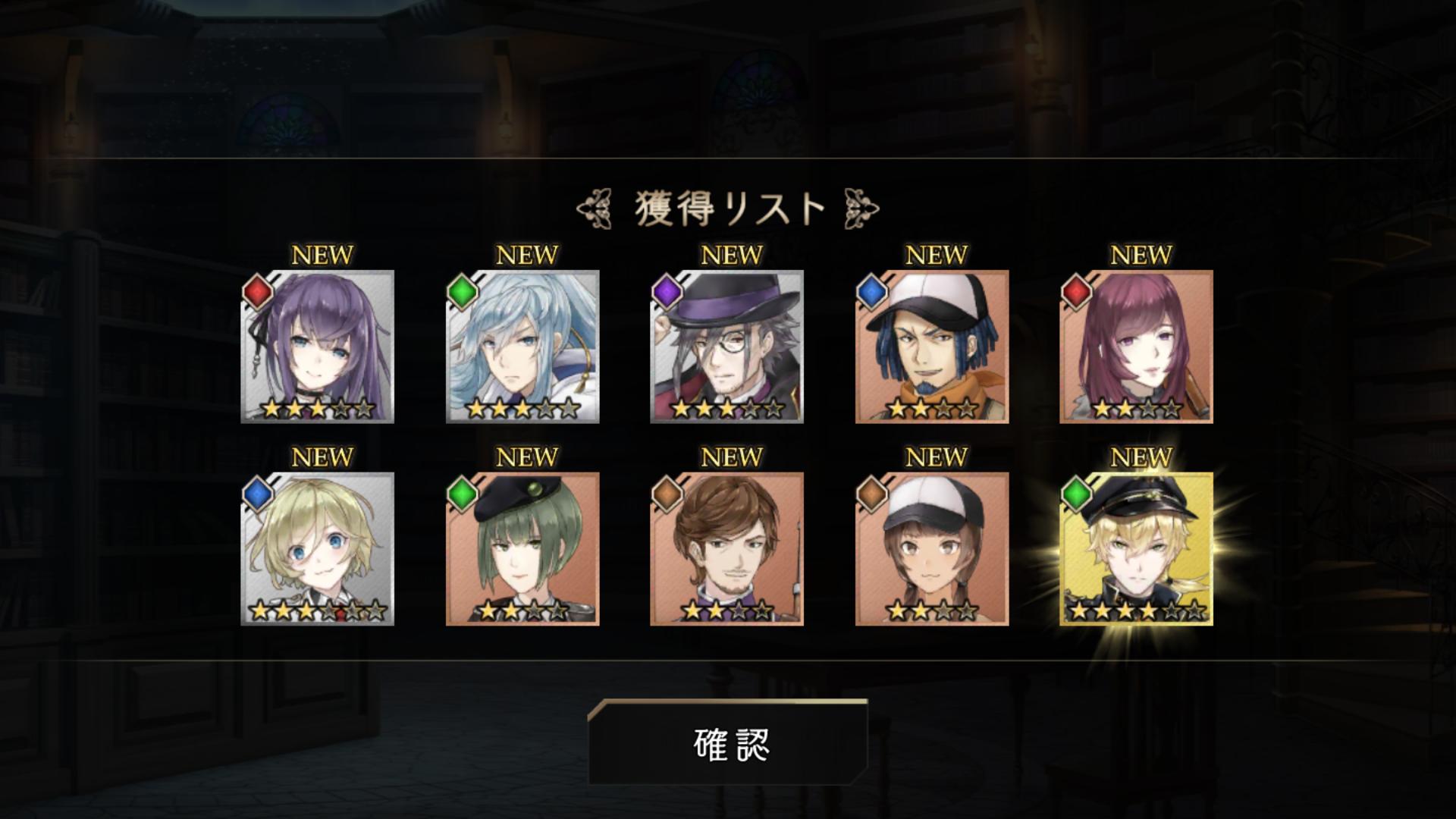Screen dimensions: 1456x819
Task: Pick the man with purple-banded top hat
Action: (x=727, y=347)
